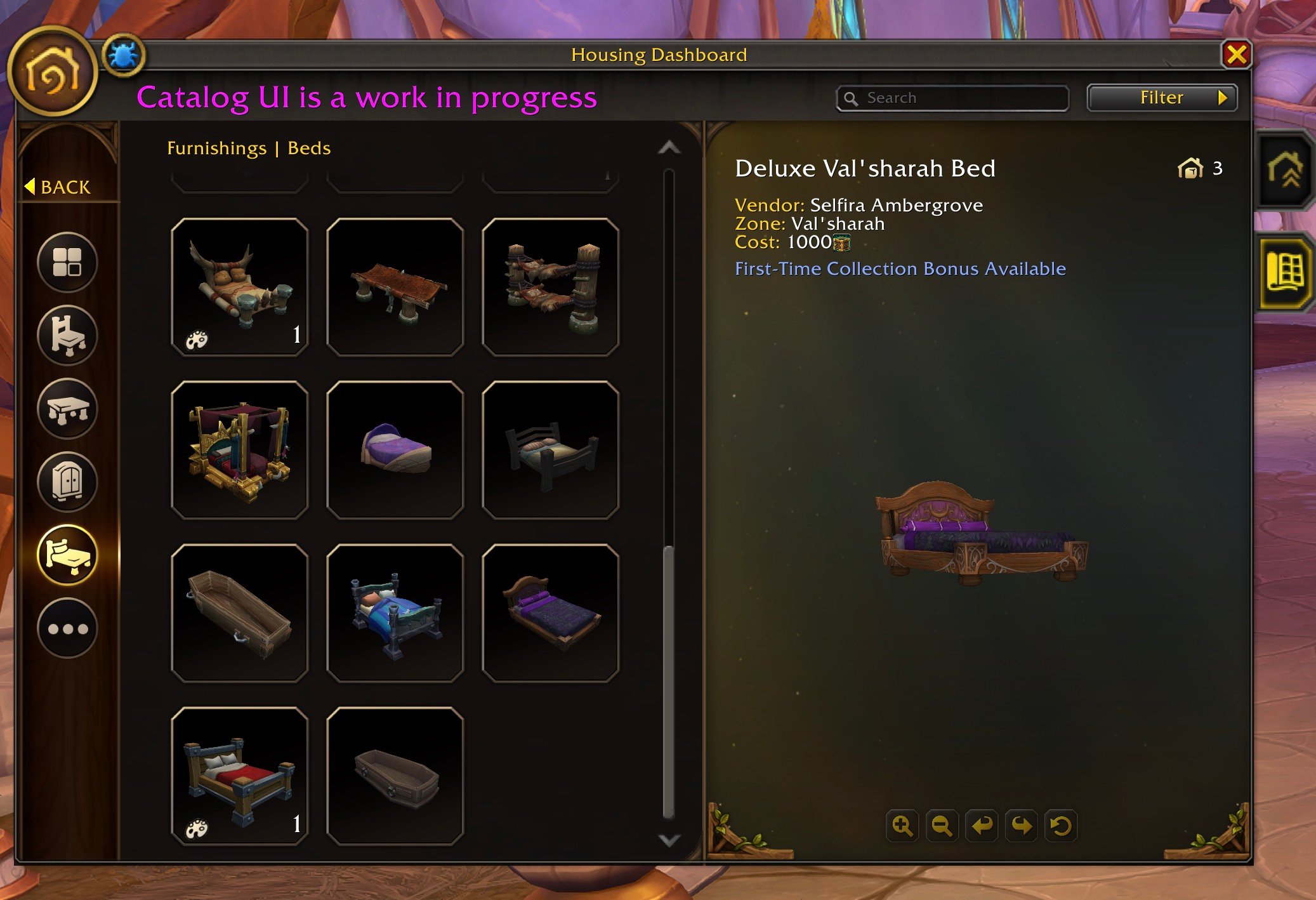1316x900 pixels.
Task: Select the chairs furniture category
Action: pos(67,335)
